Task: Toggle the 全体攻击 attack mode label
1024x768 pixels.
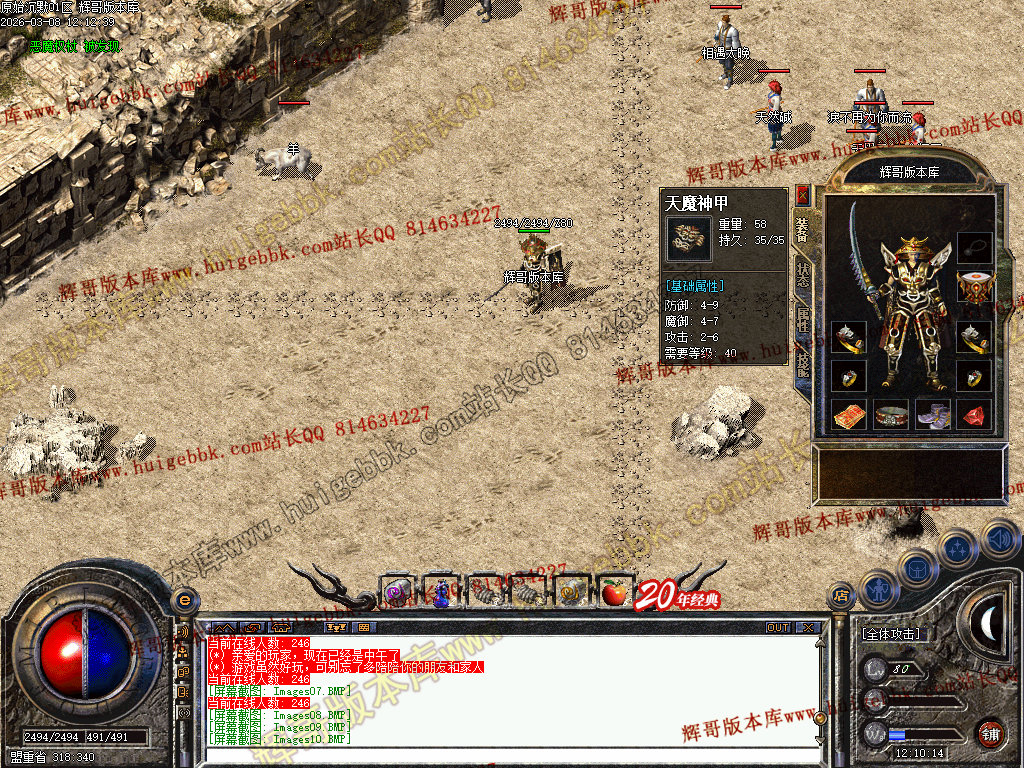Action: (x=892, y=634)
